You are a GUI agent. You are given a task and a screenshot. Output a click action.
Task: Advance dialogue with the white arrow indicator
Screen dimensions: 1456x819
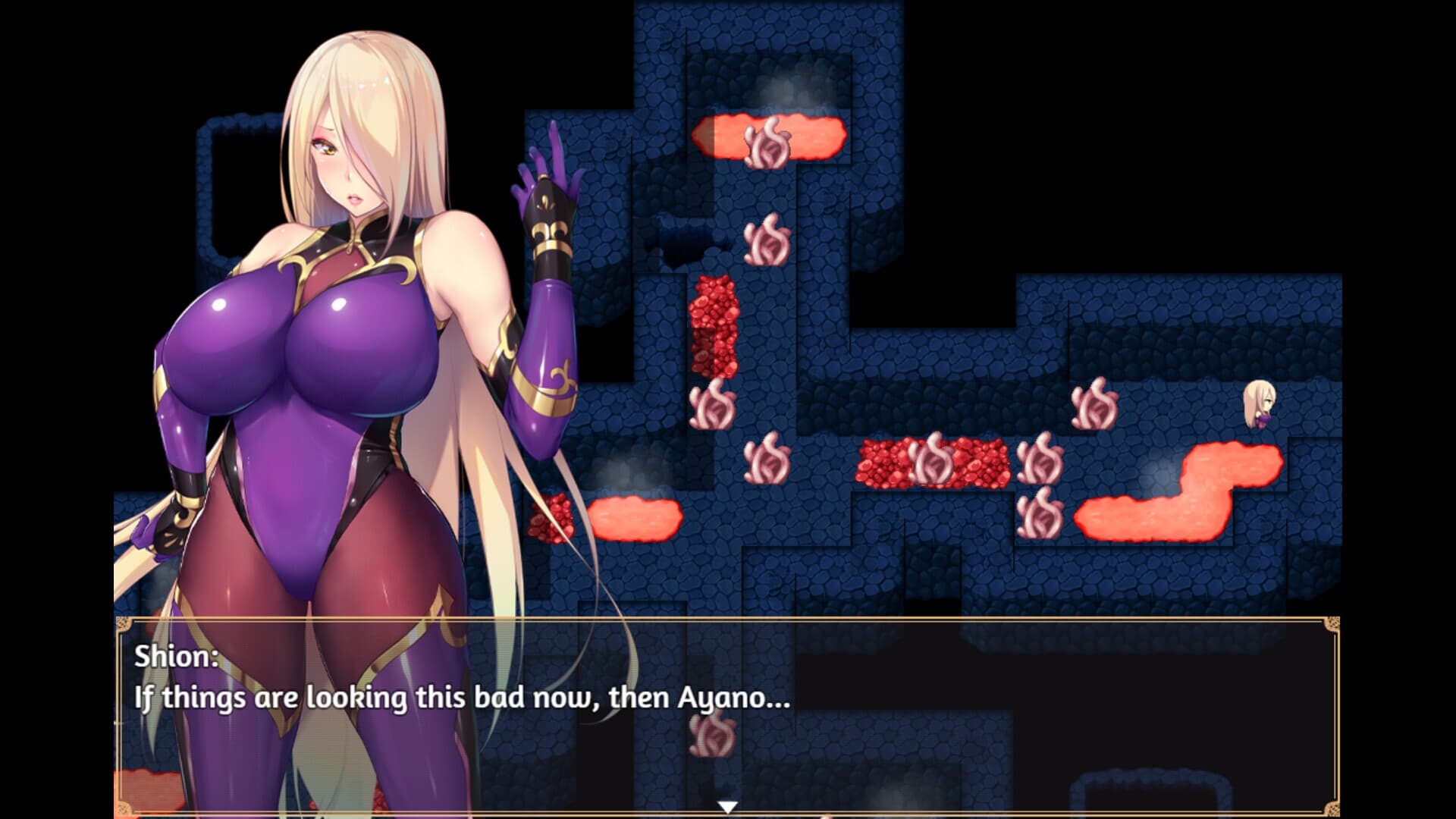tap(727, 807)
